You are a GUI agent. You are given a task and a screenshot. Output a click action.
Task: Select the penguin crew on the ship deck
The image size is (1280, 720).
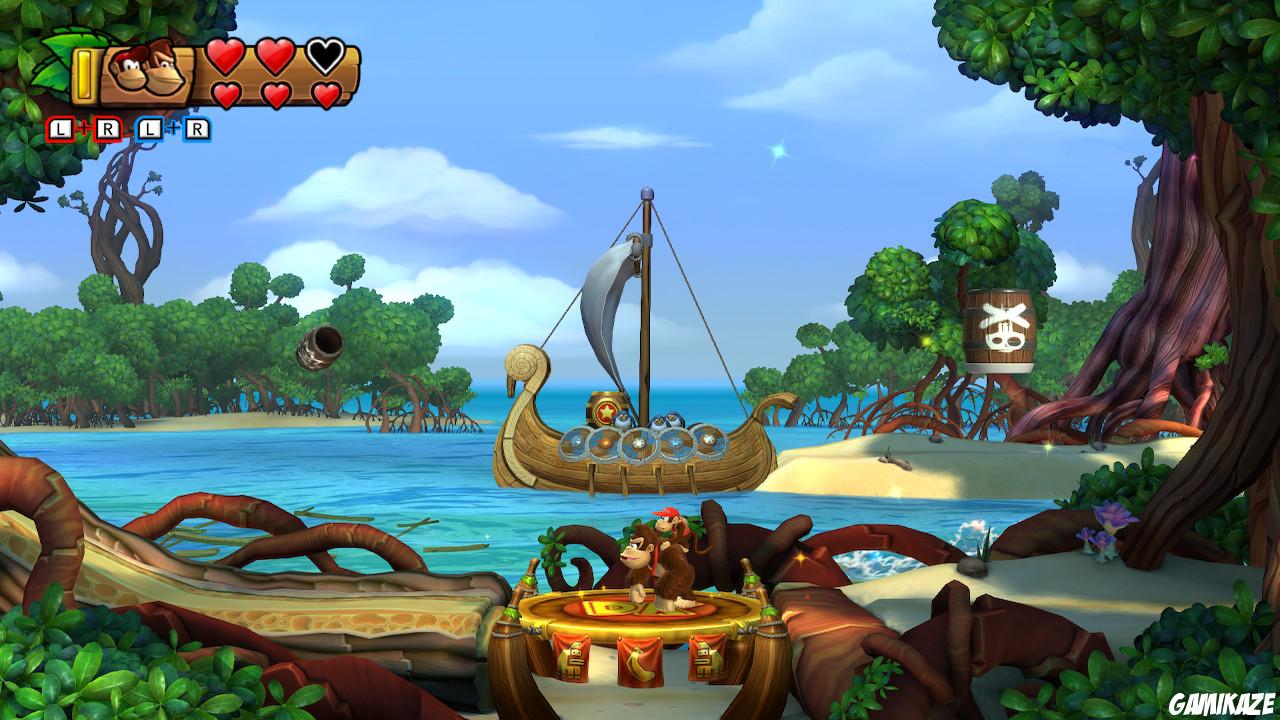pos(660,420)
